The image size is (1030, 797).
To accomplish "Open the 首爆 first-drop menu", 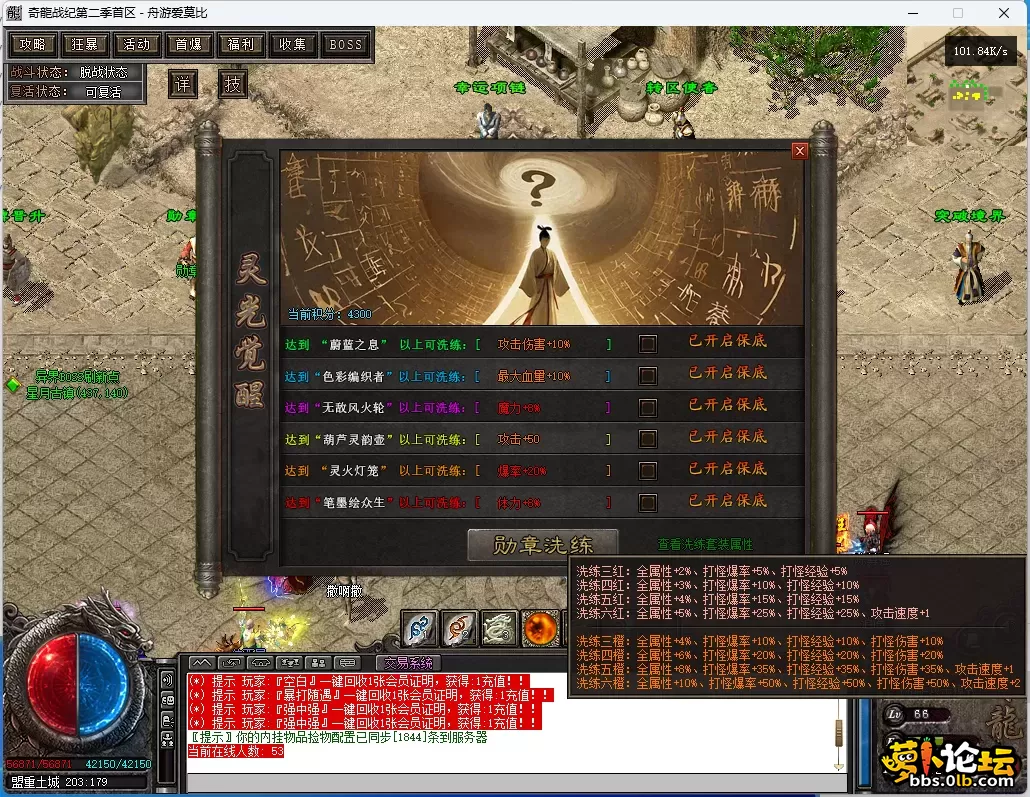I will pyautogui.click(x=189, y=44).
